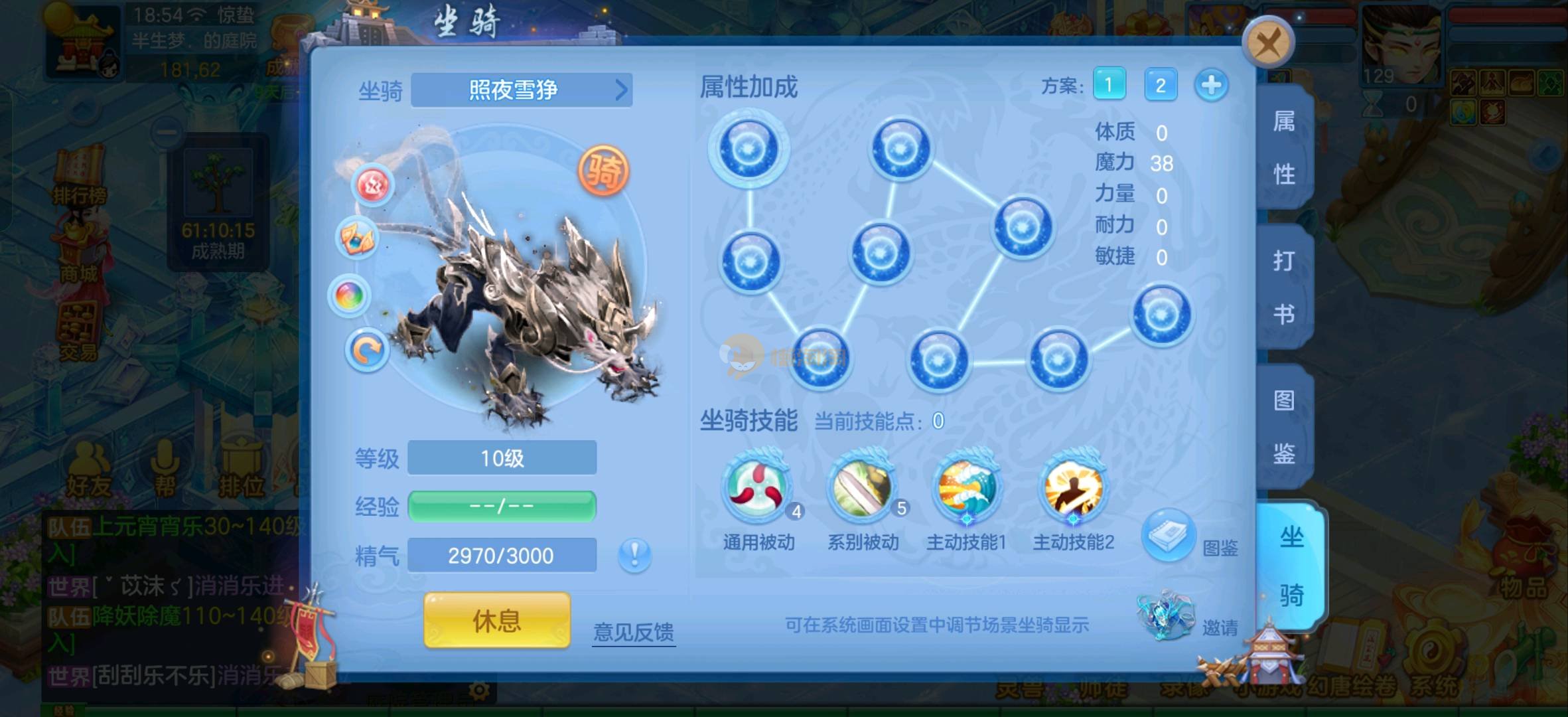Click the rainbow color dye icon
The image size is (1568, 717).
[350, 295]
